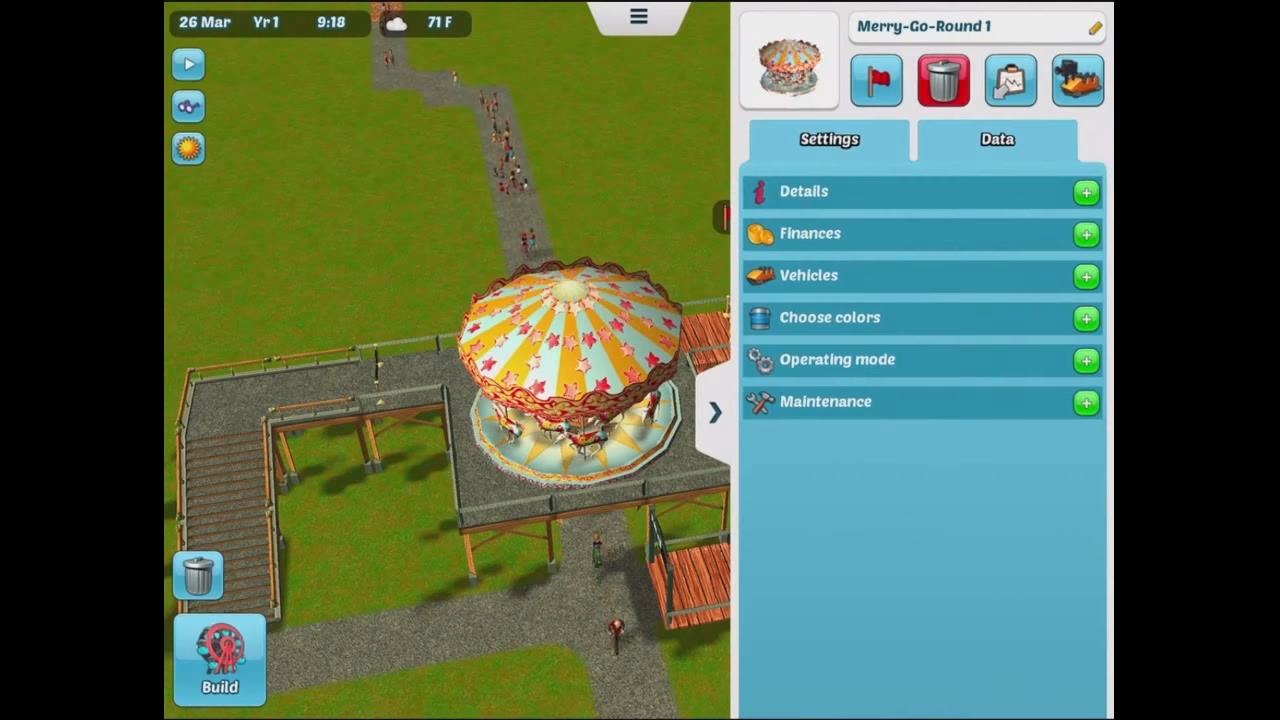Rename the ride using the pencil icon
The height and width of the screenshot is (720, 1280).
tap(1095, 27)
